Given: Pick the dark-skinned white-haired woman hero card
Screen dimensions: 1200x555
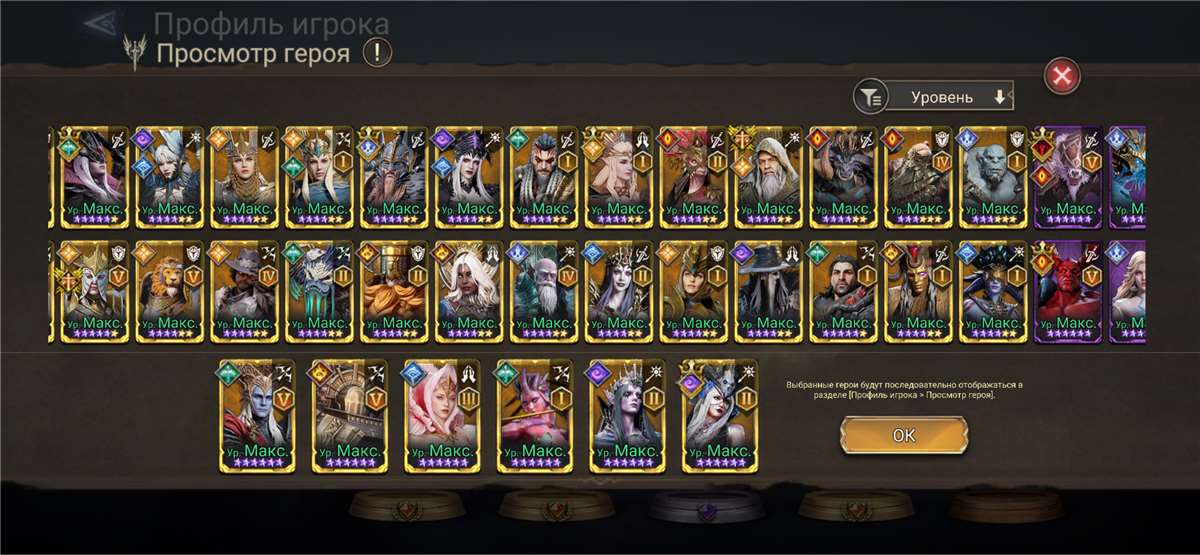Looking at the screenshot, I should pos(466,290).
